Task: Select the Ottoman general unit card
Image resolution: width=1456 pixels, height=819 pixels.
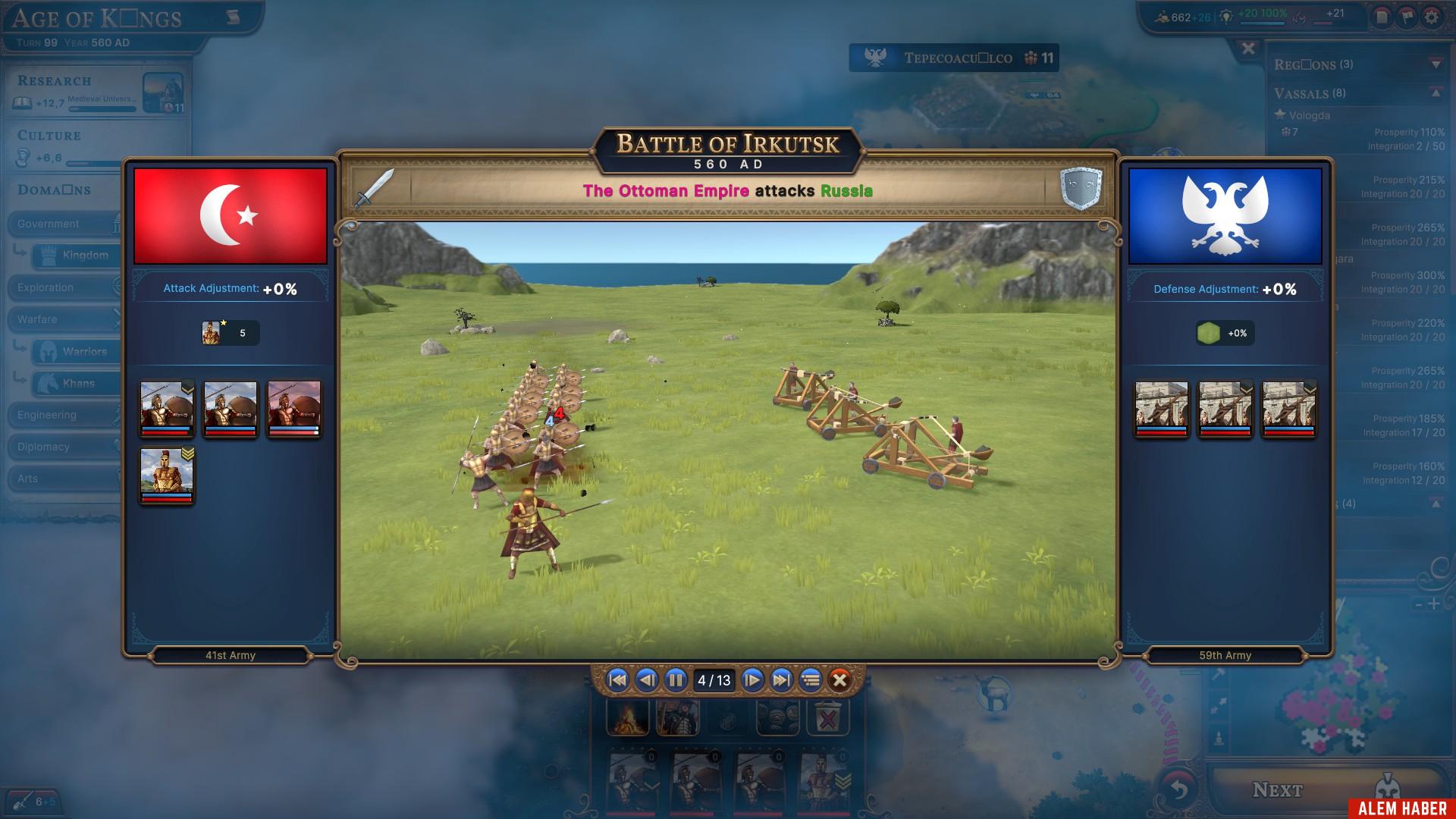Action: point(167,475)
